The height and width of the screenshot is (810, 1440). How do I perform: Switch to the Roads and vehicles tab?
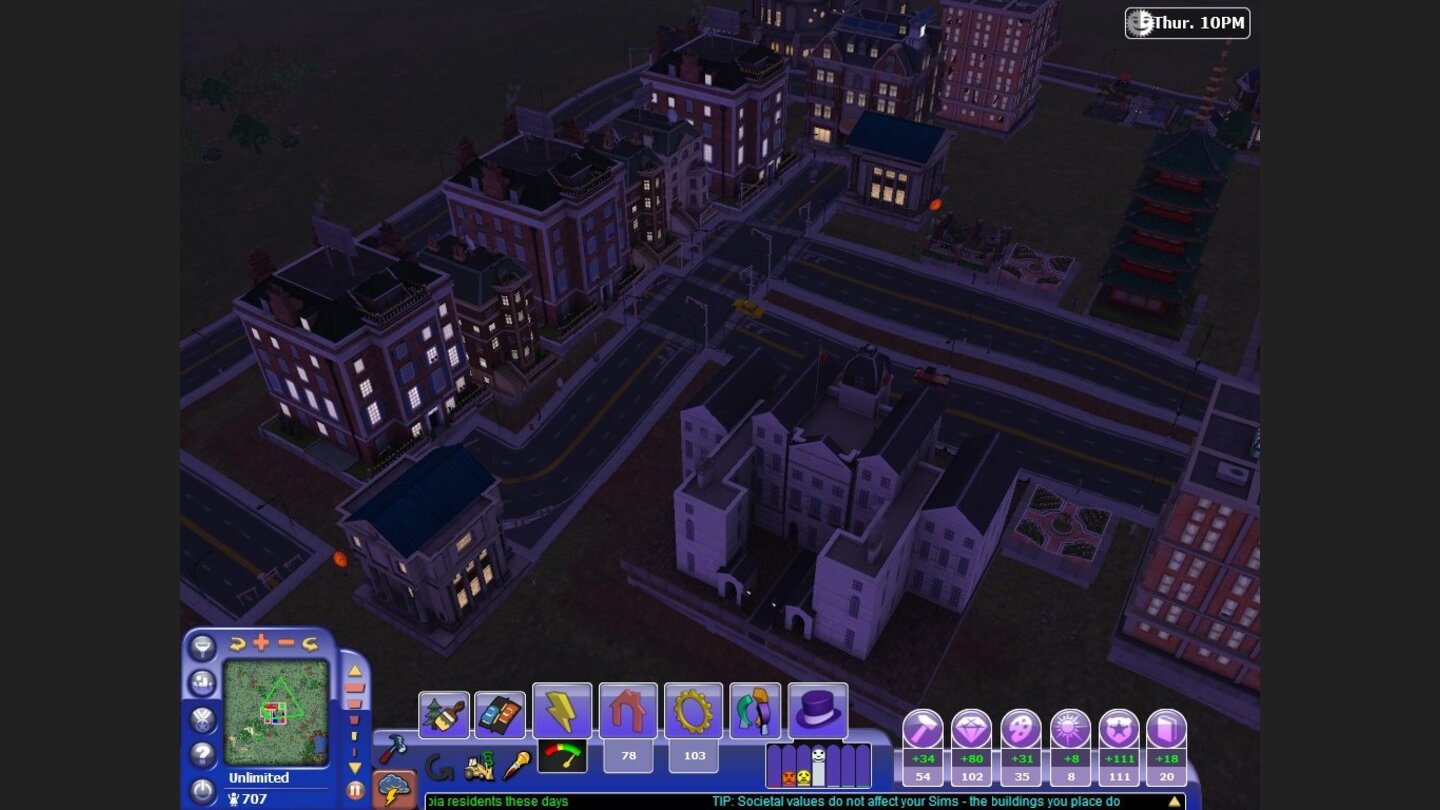pyautogui.click(x=501, y=710)
